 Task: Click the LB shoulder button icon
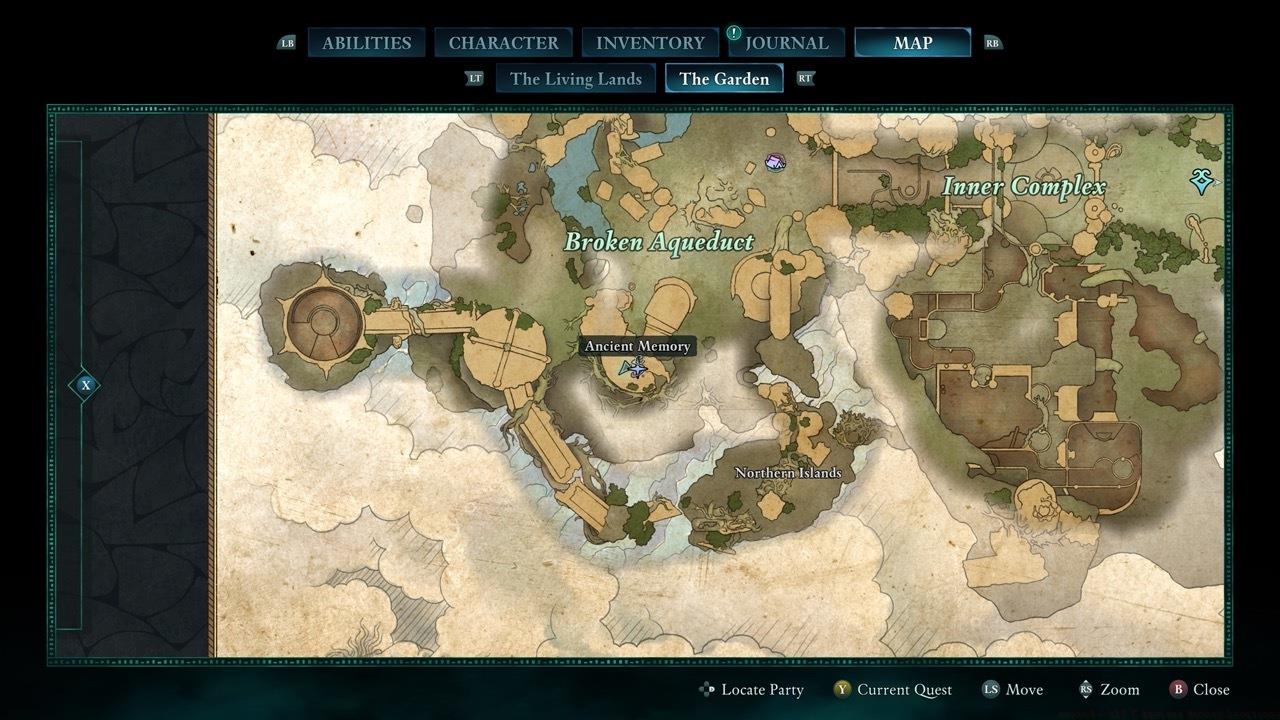[287, 42]
